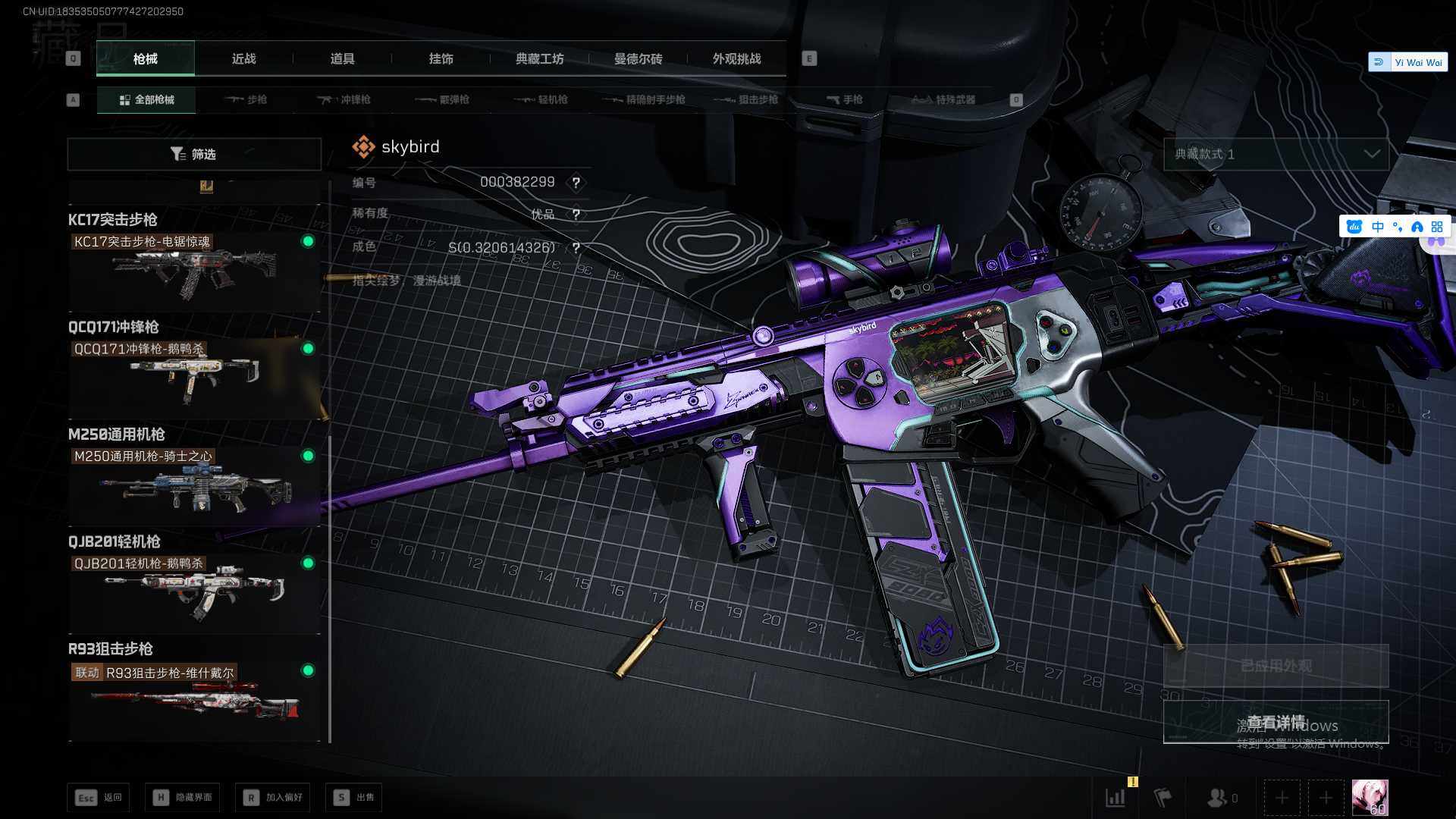
Task: Expand the 典藏款式 1 dropdown
Action: 1276,154
